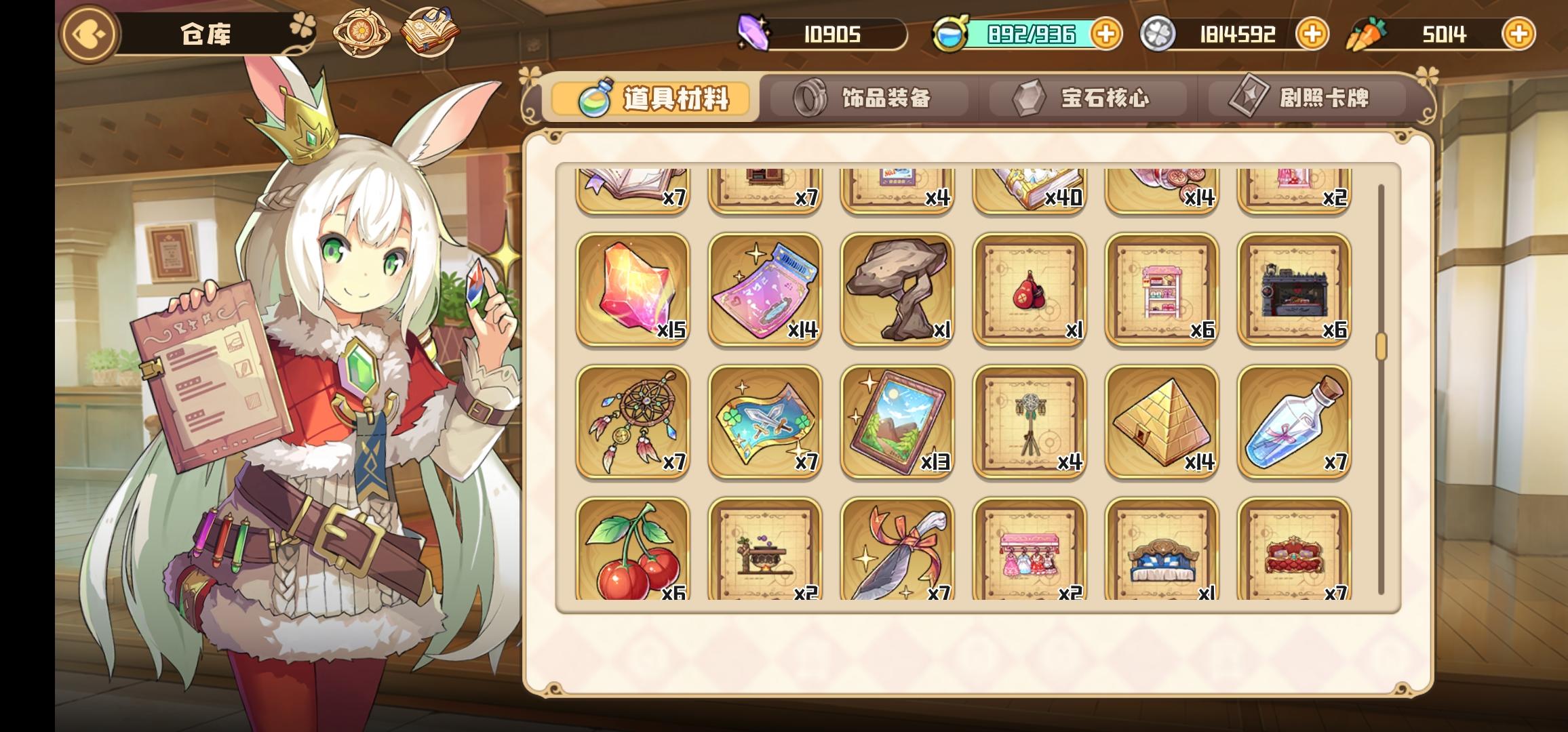Click the cherries item x6
Image resolution: width=1568 pixels, height=732 pixels.
[633, 552]
